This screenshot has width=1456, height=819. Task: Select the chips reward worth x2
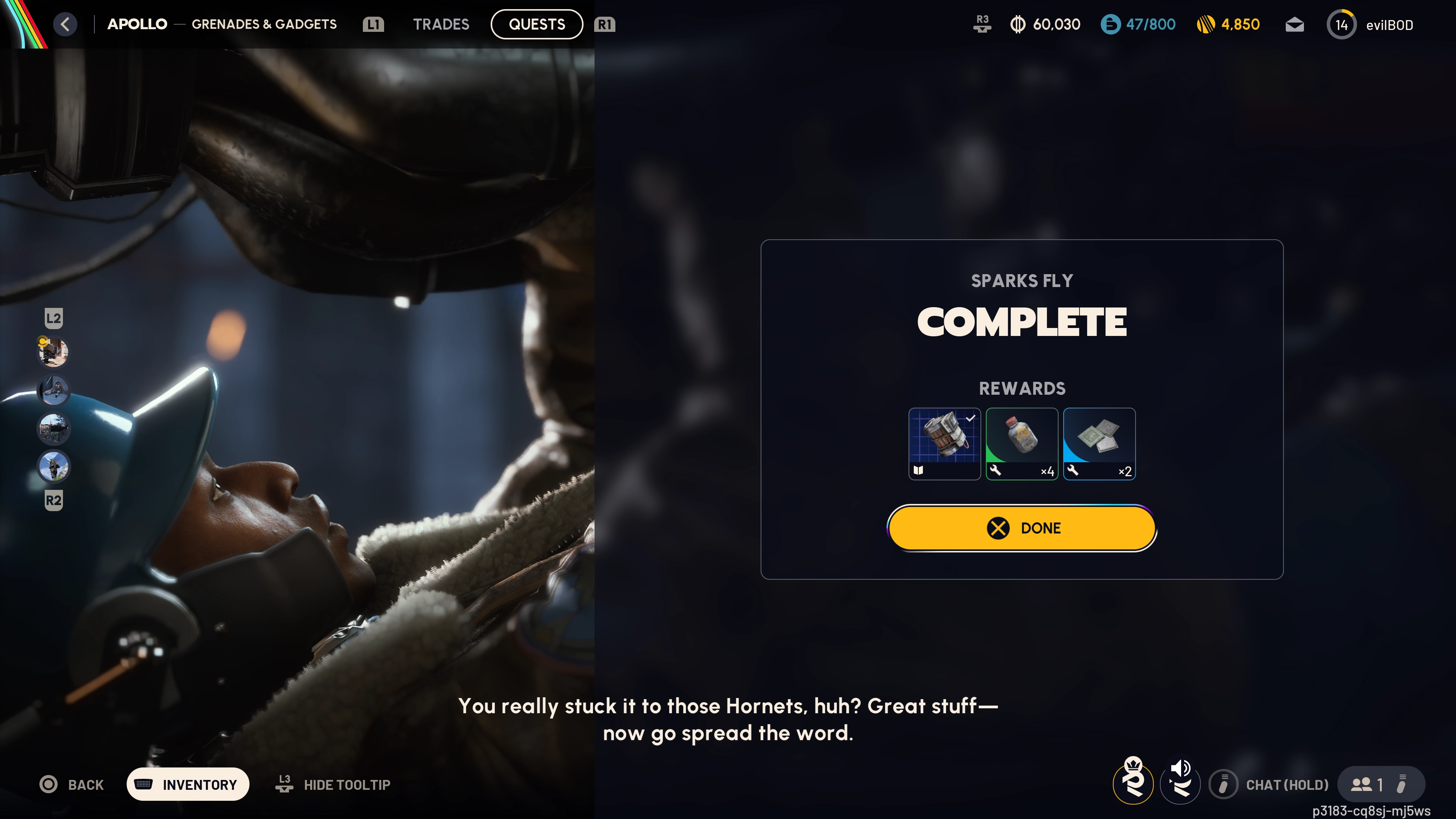[x=1099, y=444]
